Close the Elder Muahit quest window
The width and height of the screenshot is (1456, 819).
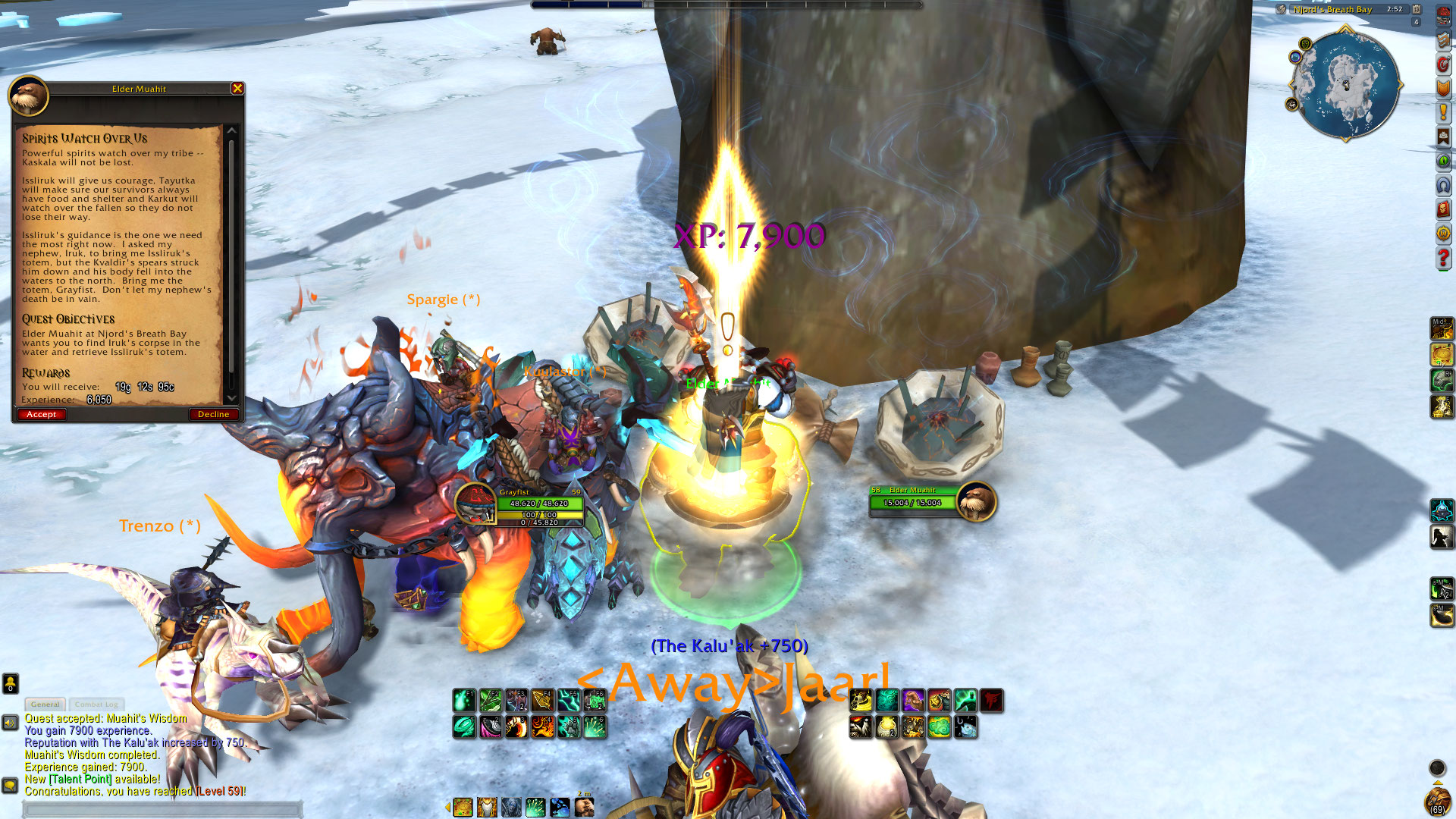tap(237, 89)
